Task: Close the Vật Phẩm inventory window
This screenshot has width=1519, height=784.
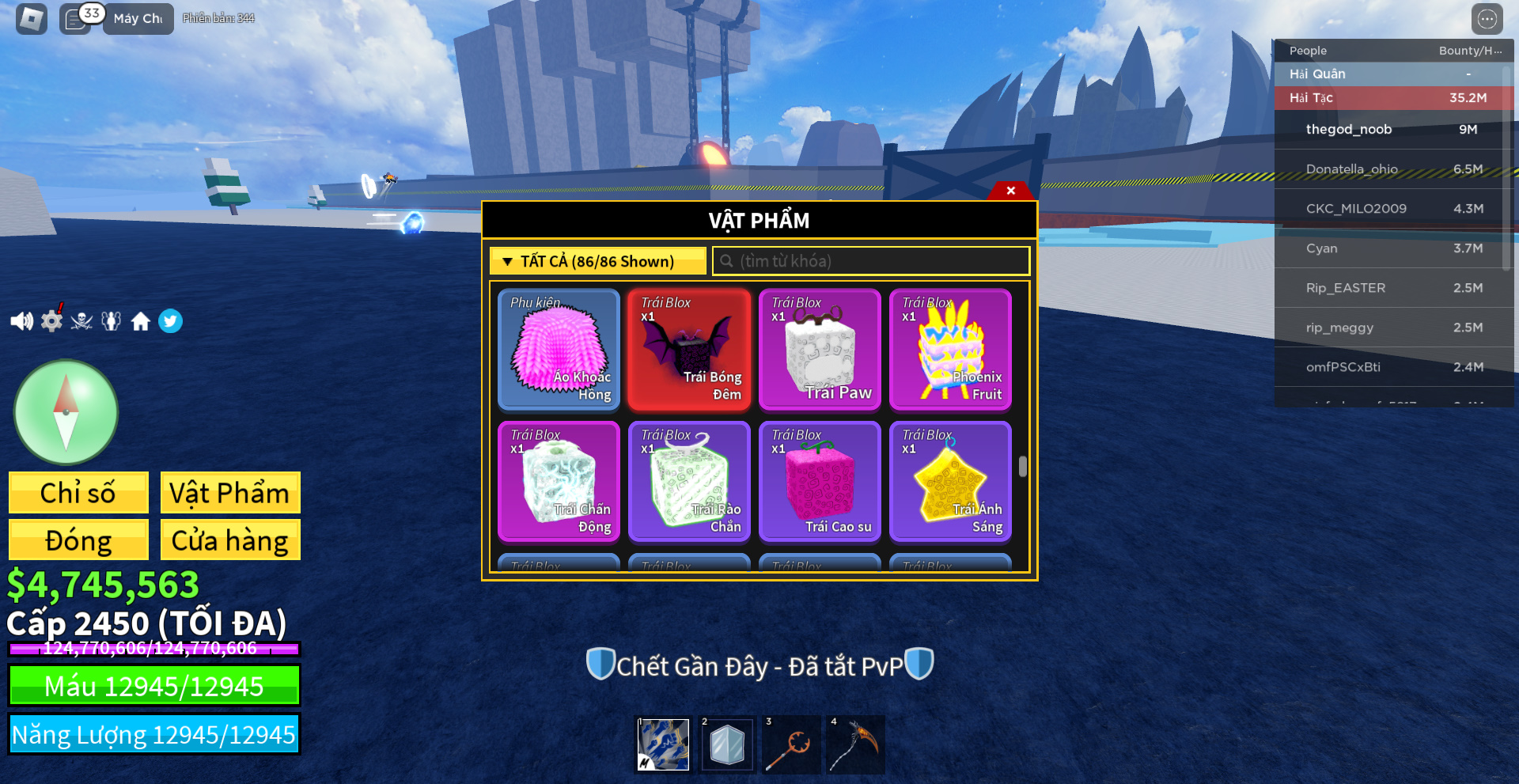Action: tap(1010, 191)
